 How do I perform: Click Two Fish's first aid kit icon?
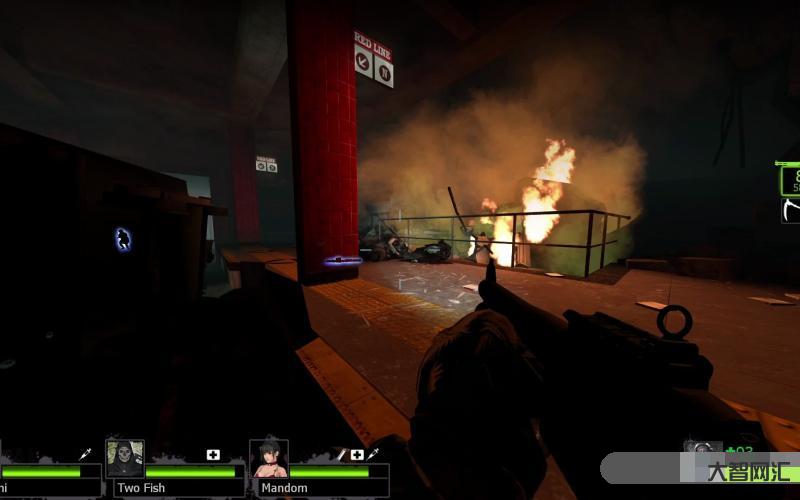(213, 455)
